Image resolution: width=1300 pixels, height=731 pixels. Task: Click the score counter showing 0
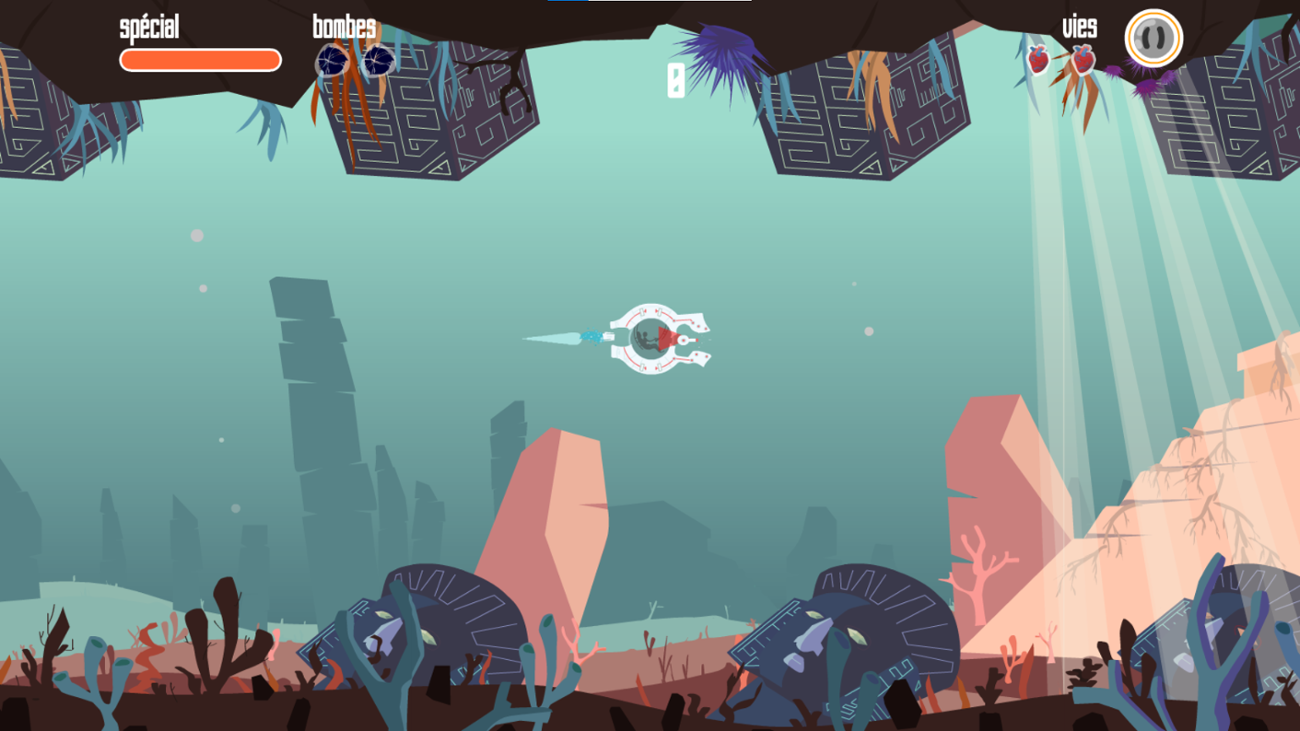[x=675, y=80]
